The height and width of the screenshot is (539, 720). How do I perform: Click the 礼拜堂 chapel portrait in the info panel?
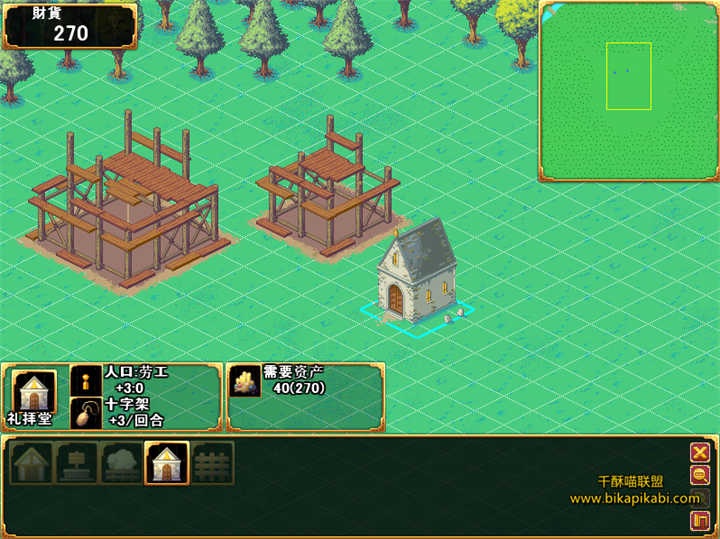tap(33, 390)
